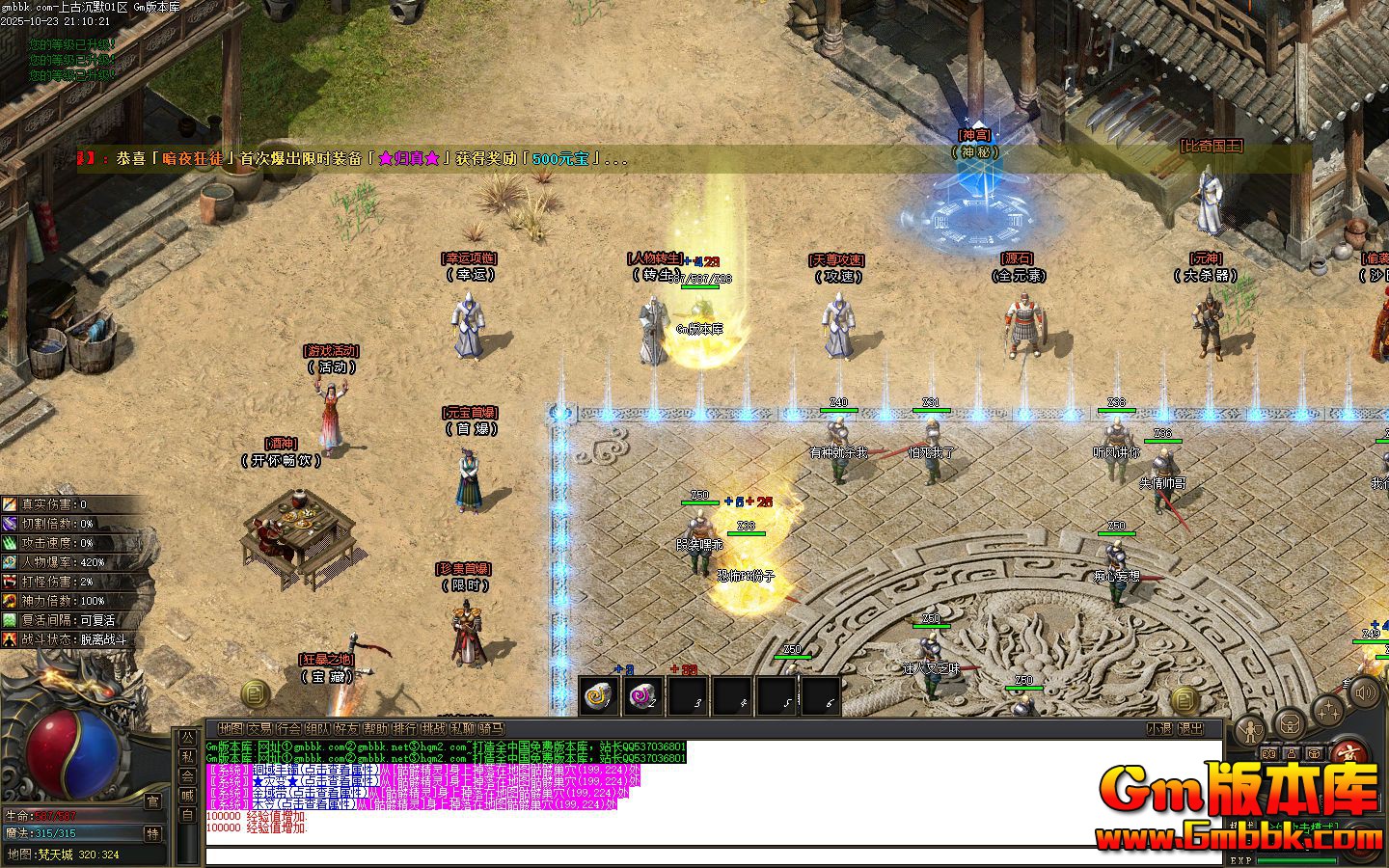Click the 复活间隔 revival status icon
This screenshot has height=868, width=1389.
coord(11,620)
